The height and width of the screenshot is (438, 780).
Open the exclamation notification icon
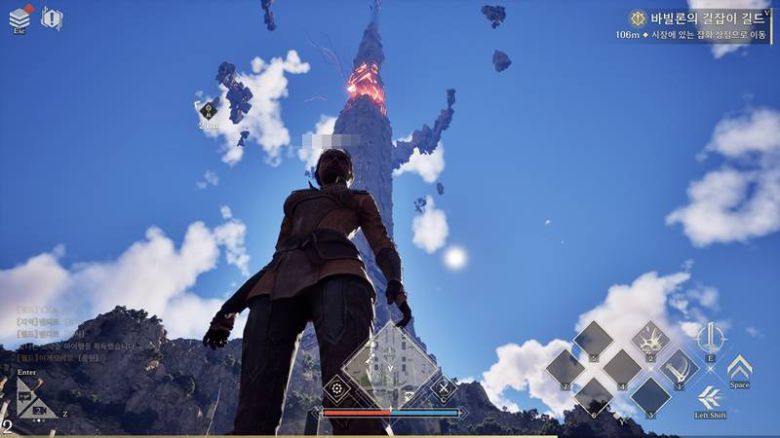51,18
